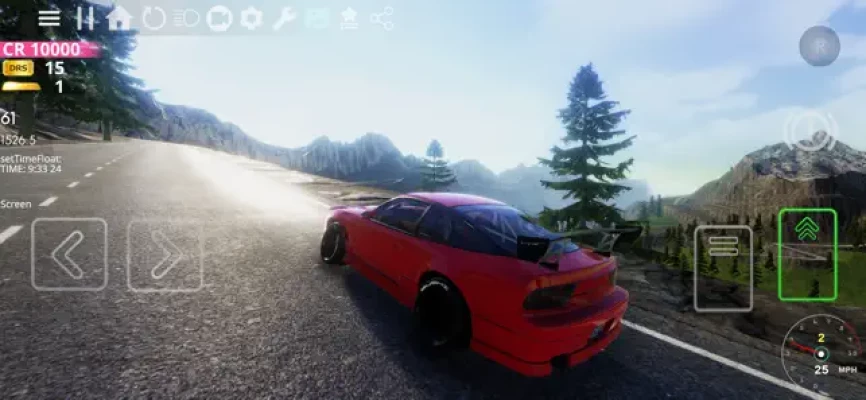
Task: Click the picture icon in top bar
Action: pos(317,18)
